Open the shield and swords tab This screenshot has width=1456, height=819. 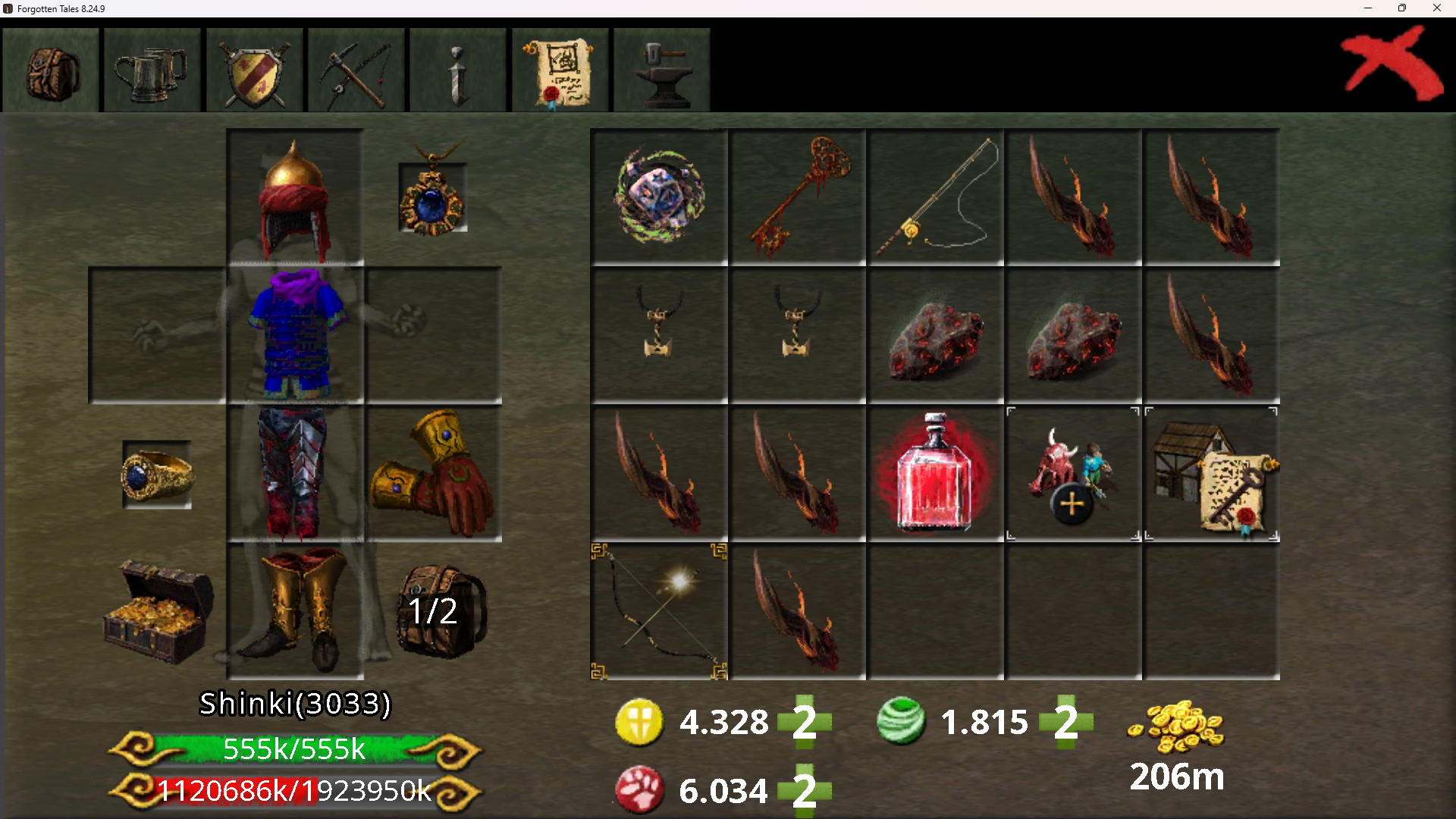click(x=254, y=71)
